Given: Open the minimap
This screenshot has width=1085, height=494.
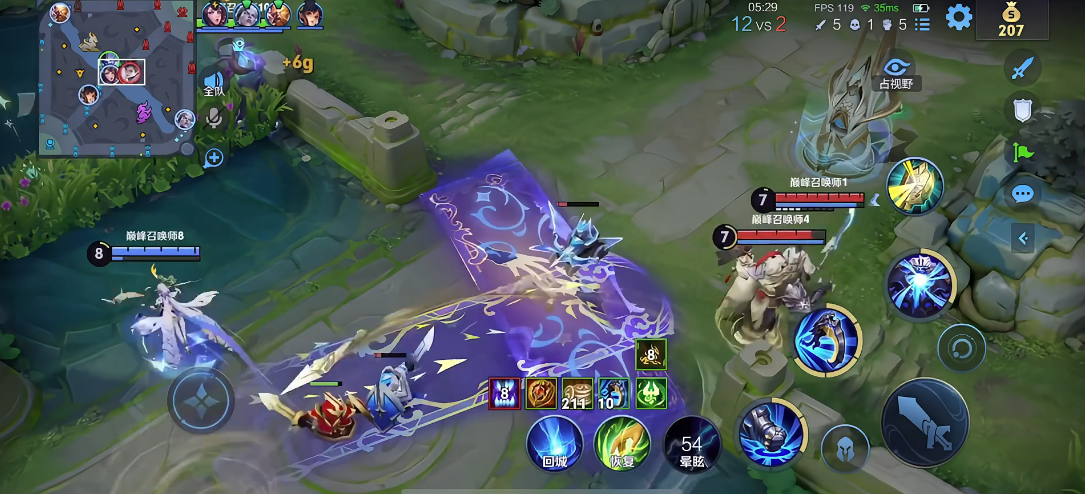Looking at the screenshot, I should (x=117, y=79).
